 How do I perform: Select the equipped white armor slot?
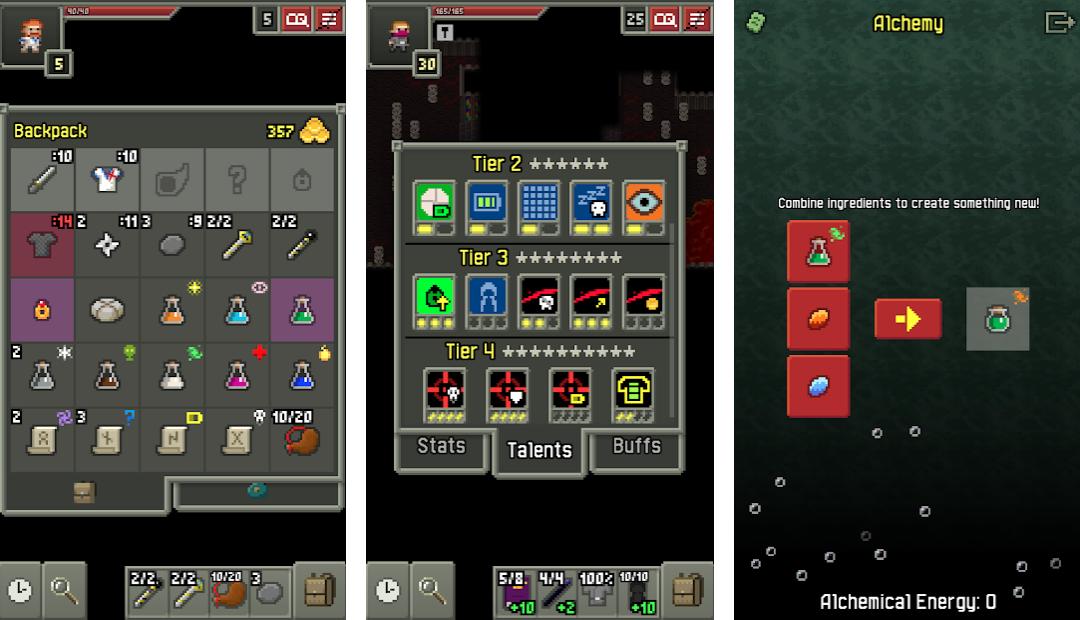click(x=107, y=179)
